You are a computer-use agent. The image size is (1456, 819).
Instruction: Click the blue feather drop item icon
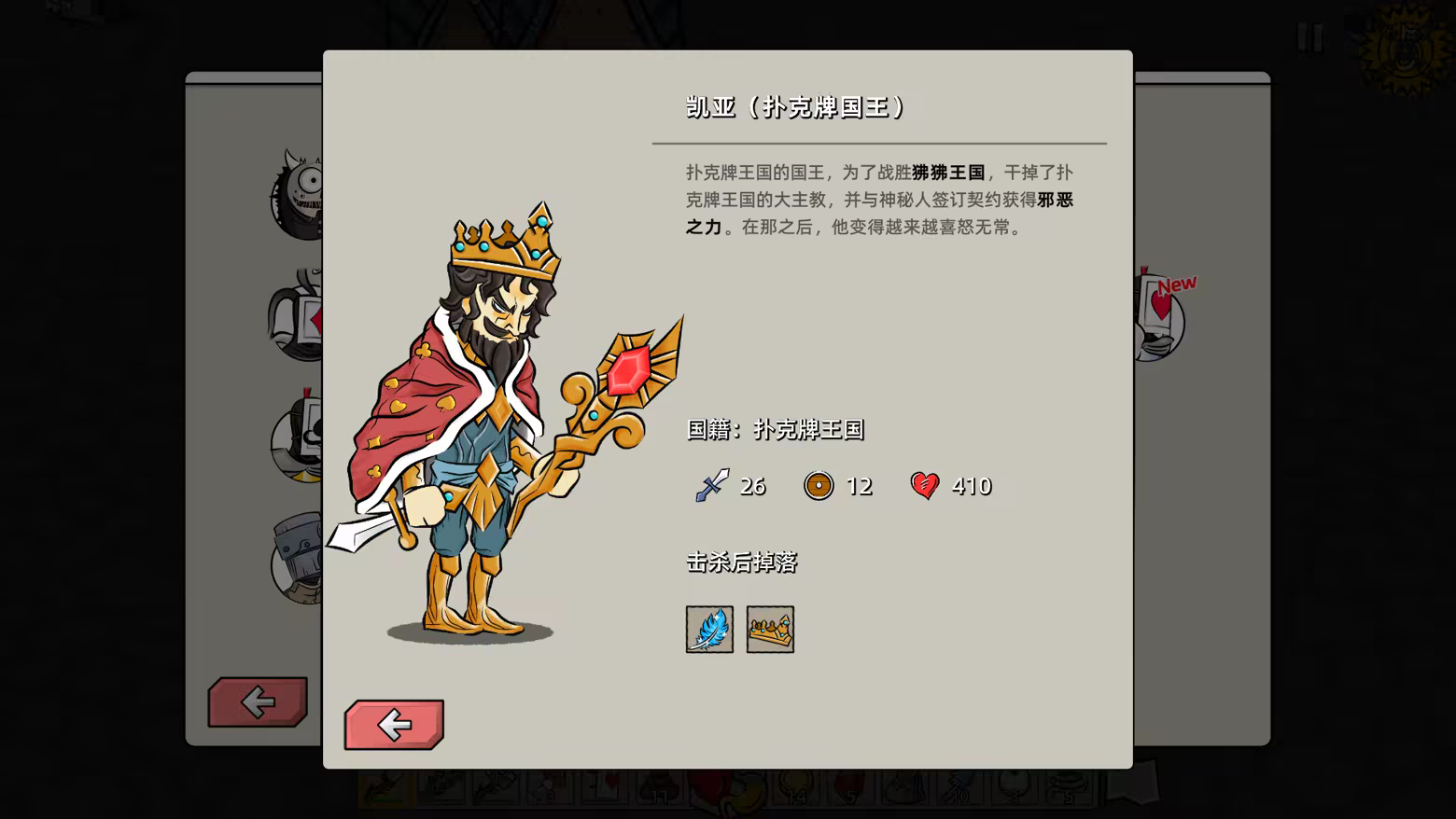pyautogui.click(x=710, y=630)
